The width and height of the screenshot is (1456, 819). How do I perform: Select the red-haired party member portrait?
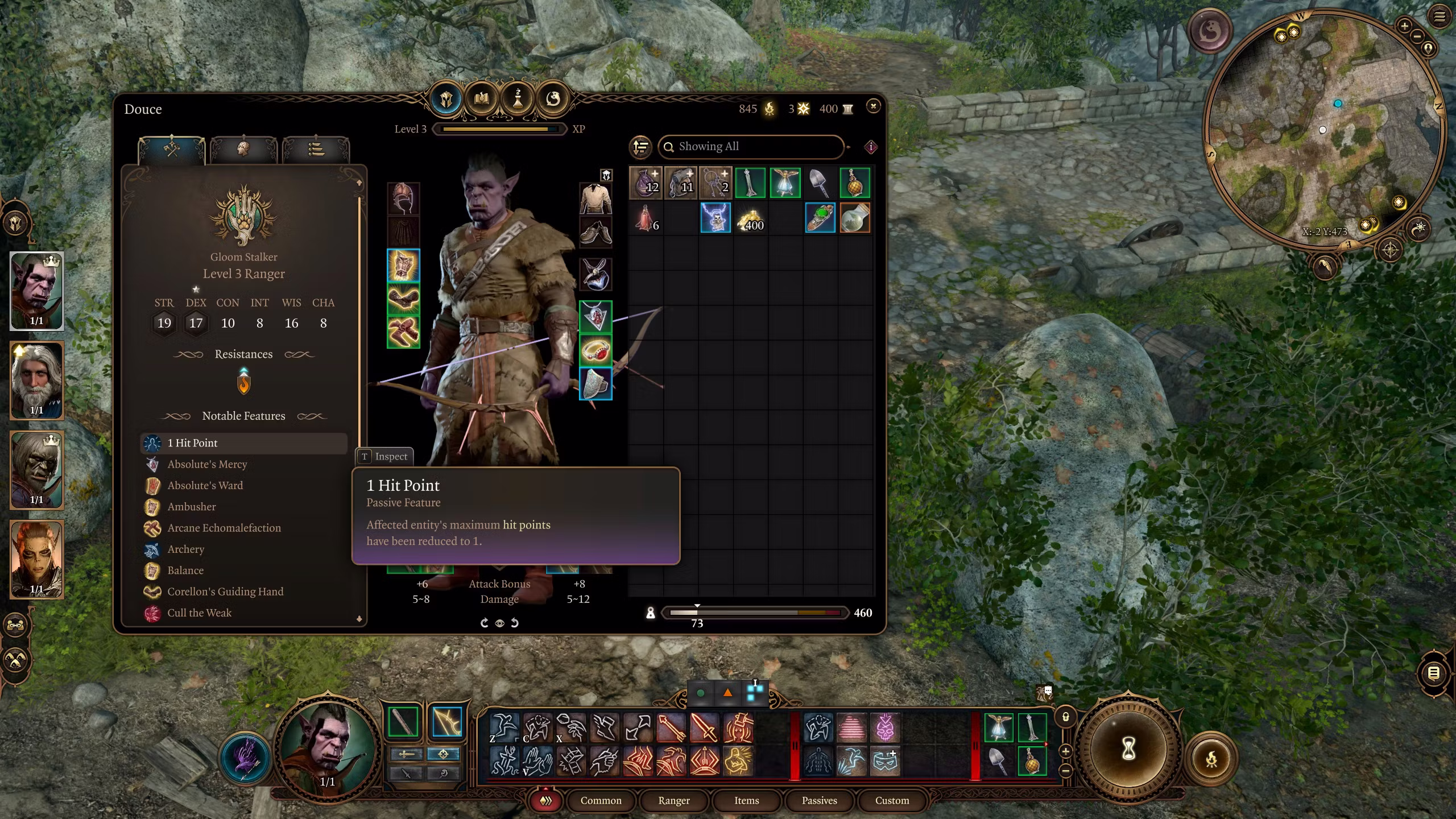tap(36, 559)
